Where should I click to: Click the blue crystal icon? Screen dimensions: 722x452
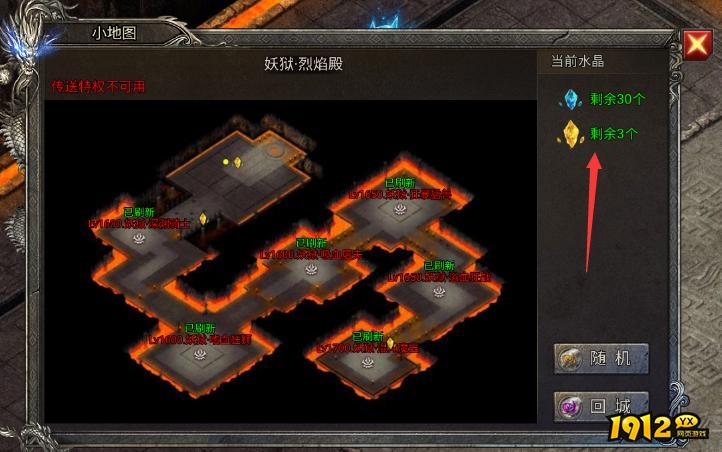[x=571, y=99]
